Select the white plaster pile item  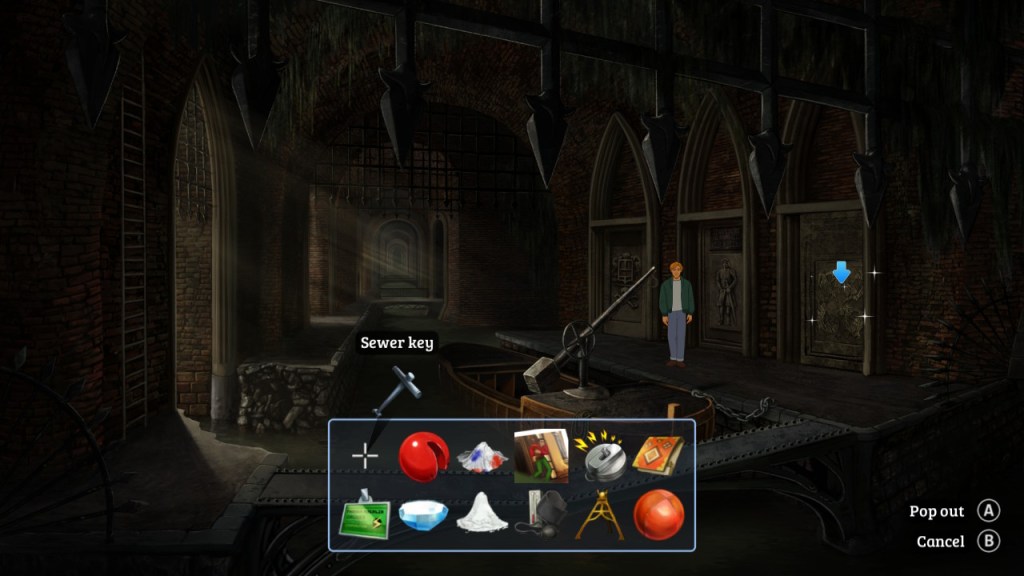point(482,514)
